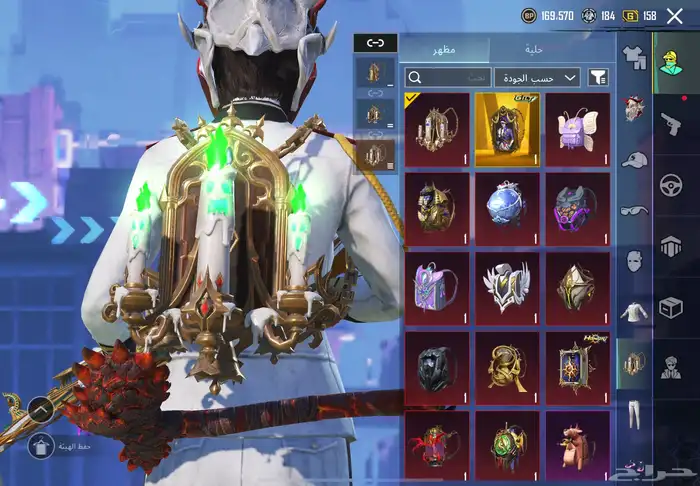Choose the gold-highlighted portrait backpack

(507, 129)
